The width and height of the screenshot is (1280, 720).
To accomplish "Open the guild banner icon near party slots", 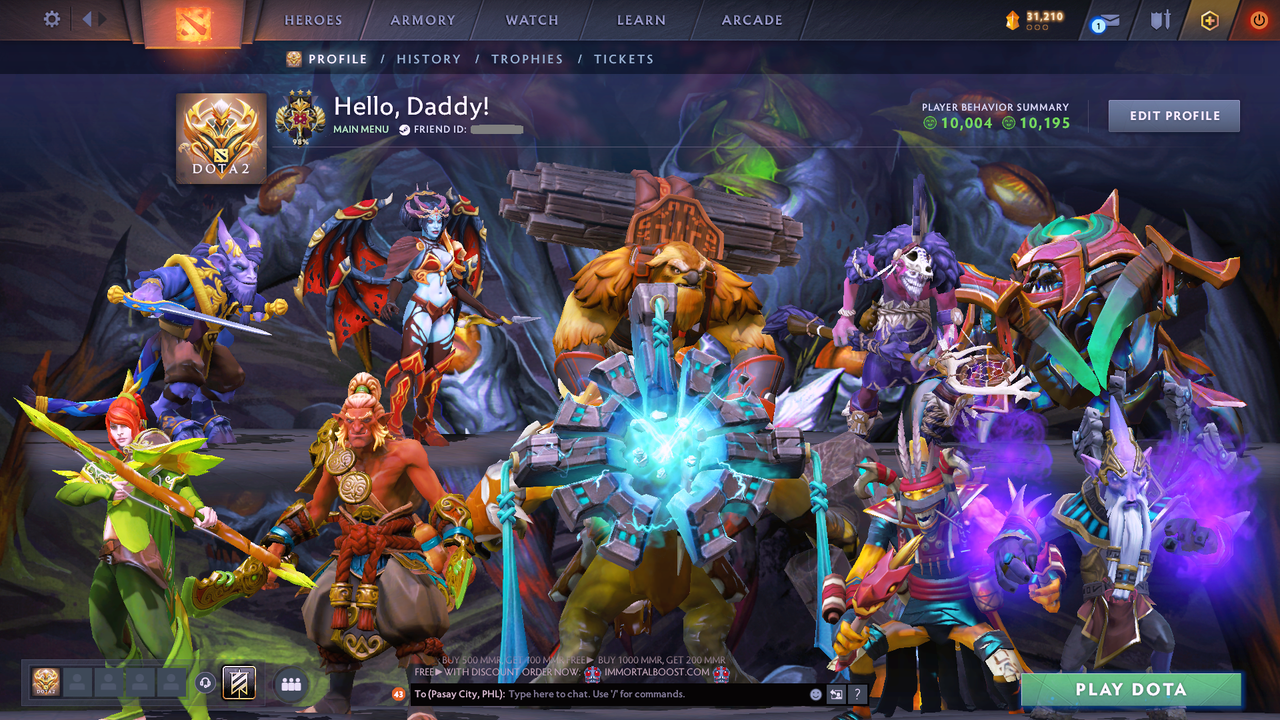I will point(237,683).
